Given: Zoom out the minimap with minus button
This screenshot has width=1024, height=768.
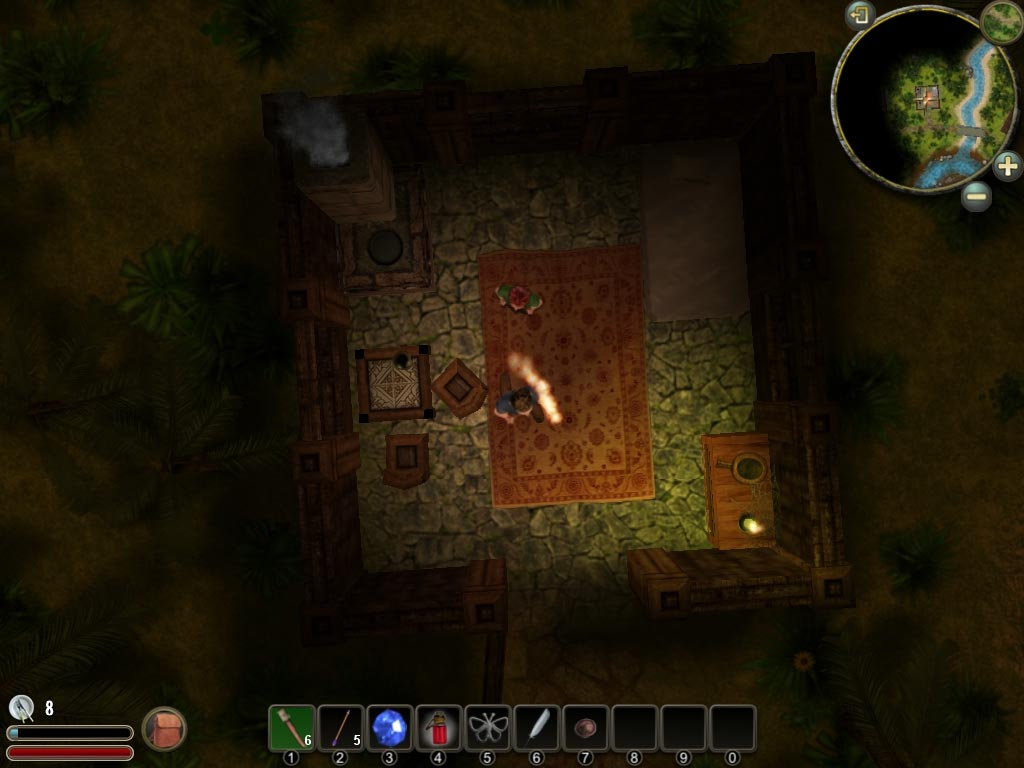Looking at the screenshot, I should (977, 196).
